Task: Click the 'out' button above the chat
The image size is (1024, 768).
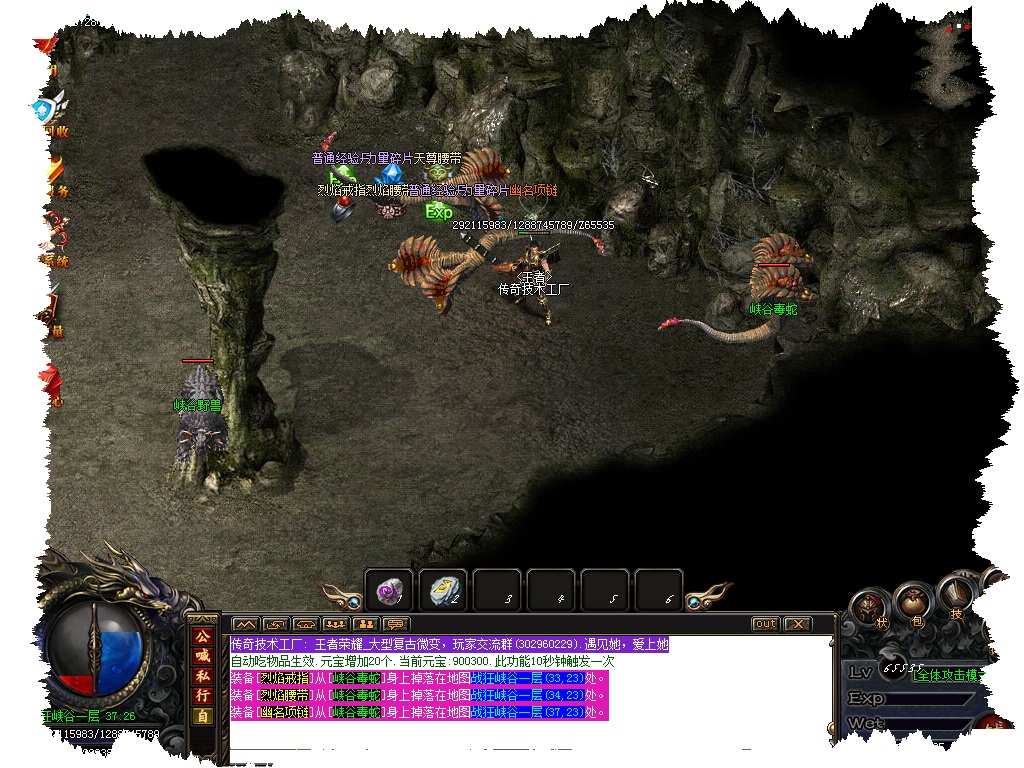Action: pyautogui.click(x=765, y=624)
